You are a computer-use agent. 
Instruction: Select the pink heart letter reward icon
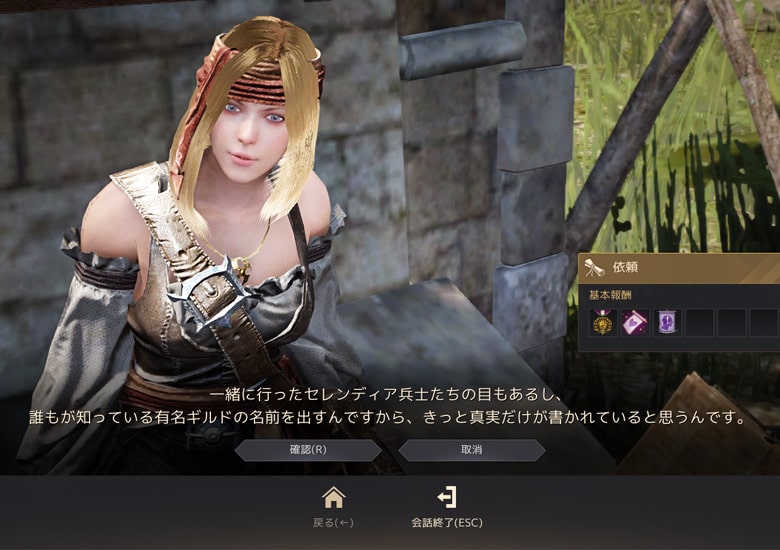point(634,323)
